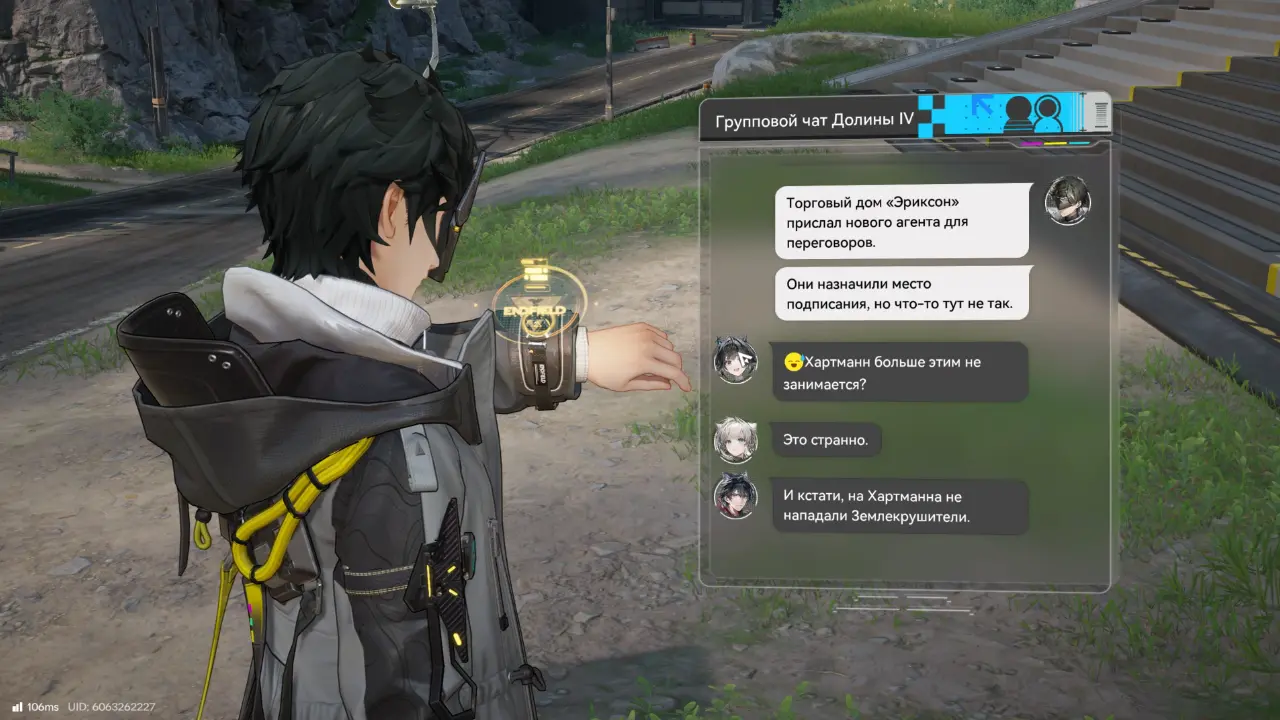
Task: Open the group members icon in chat header
Action: pos(1033,113)
